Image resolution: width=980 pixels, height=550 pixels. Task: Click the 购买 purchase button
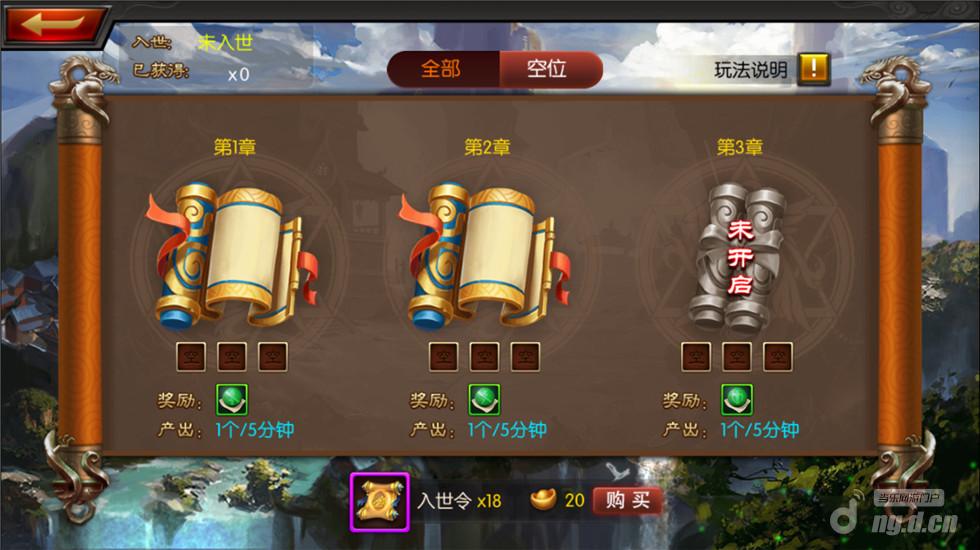[x=628, y=500]
